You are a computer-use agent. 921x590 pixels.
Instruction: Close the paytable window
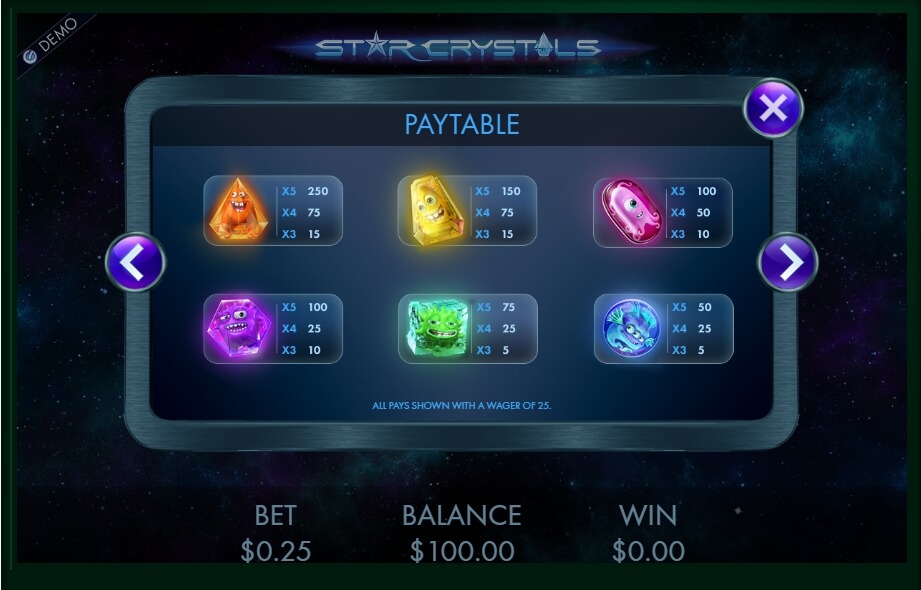(773, 108)
